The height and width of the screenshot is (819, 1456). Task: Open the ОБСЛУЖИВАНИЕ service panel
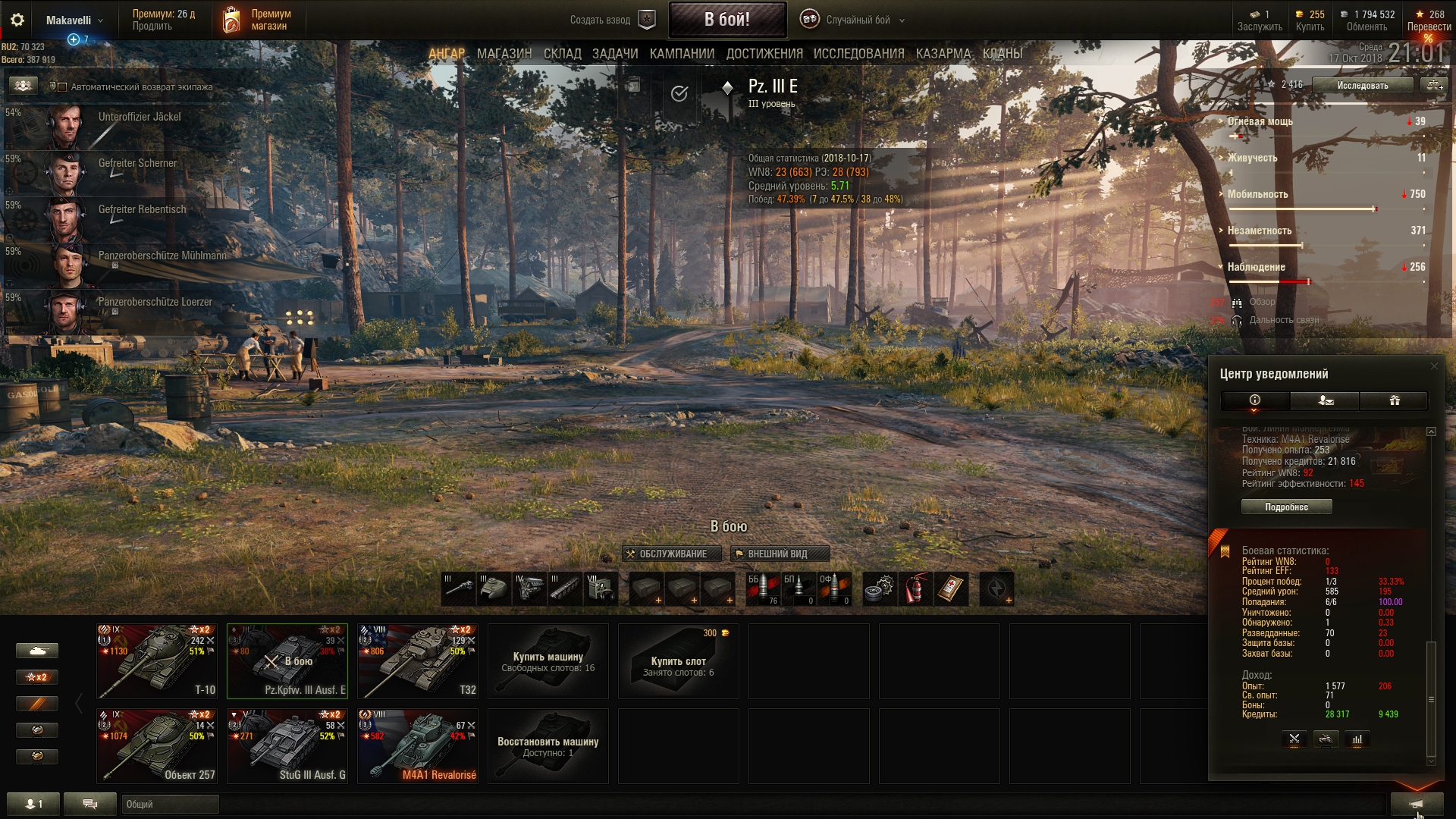click(666, 554)
